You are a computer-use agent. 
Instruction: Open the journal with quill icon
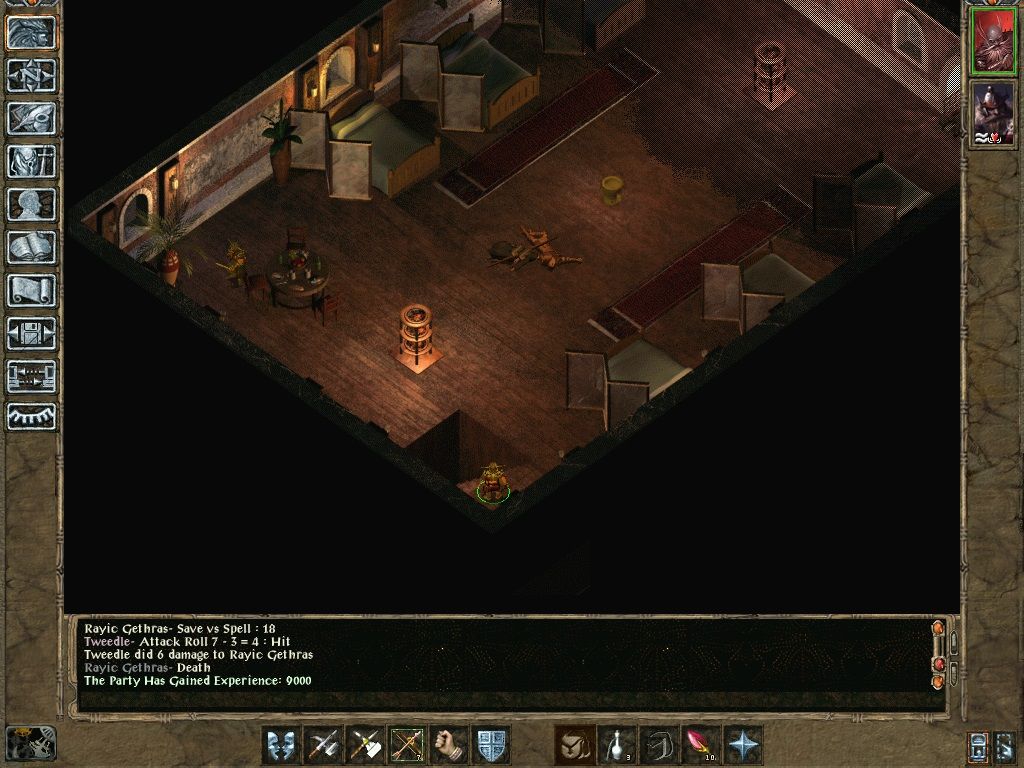(x=31, y=118)
